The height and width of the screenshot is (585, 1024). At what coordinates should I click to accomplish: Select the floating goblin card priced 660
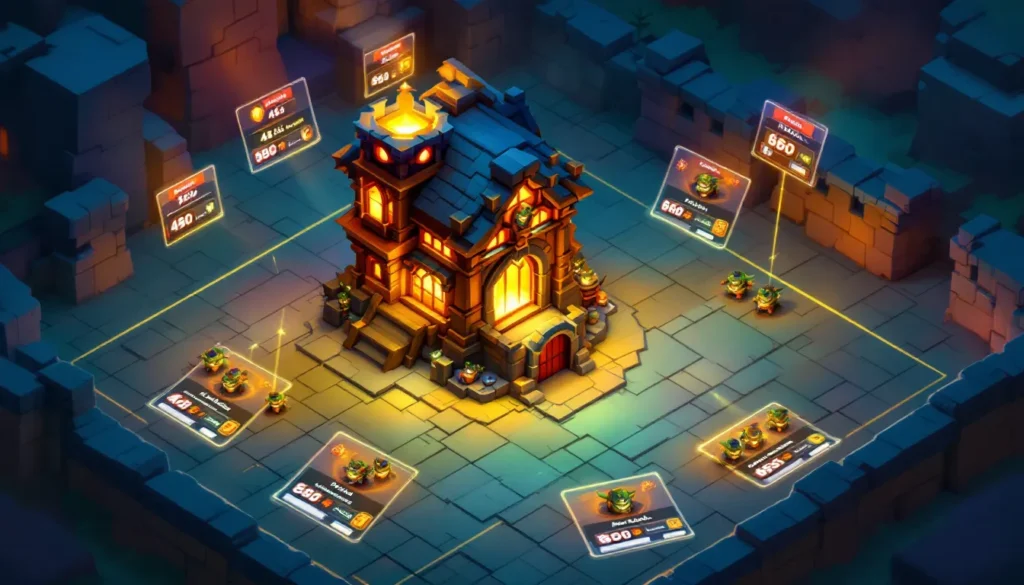(x=700, y=196)
